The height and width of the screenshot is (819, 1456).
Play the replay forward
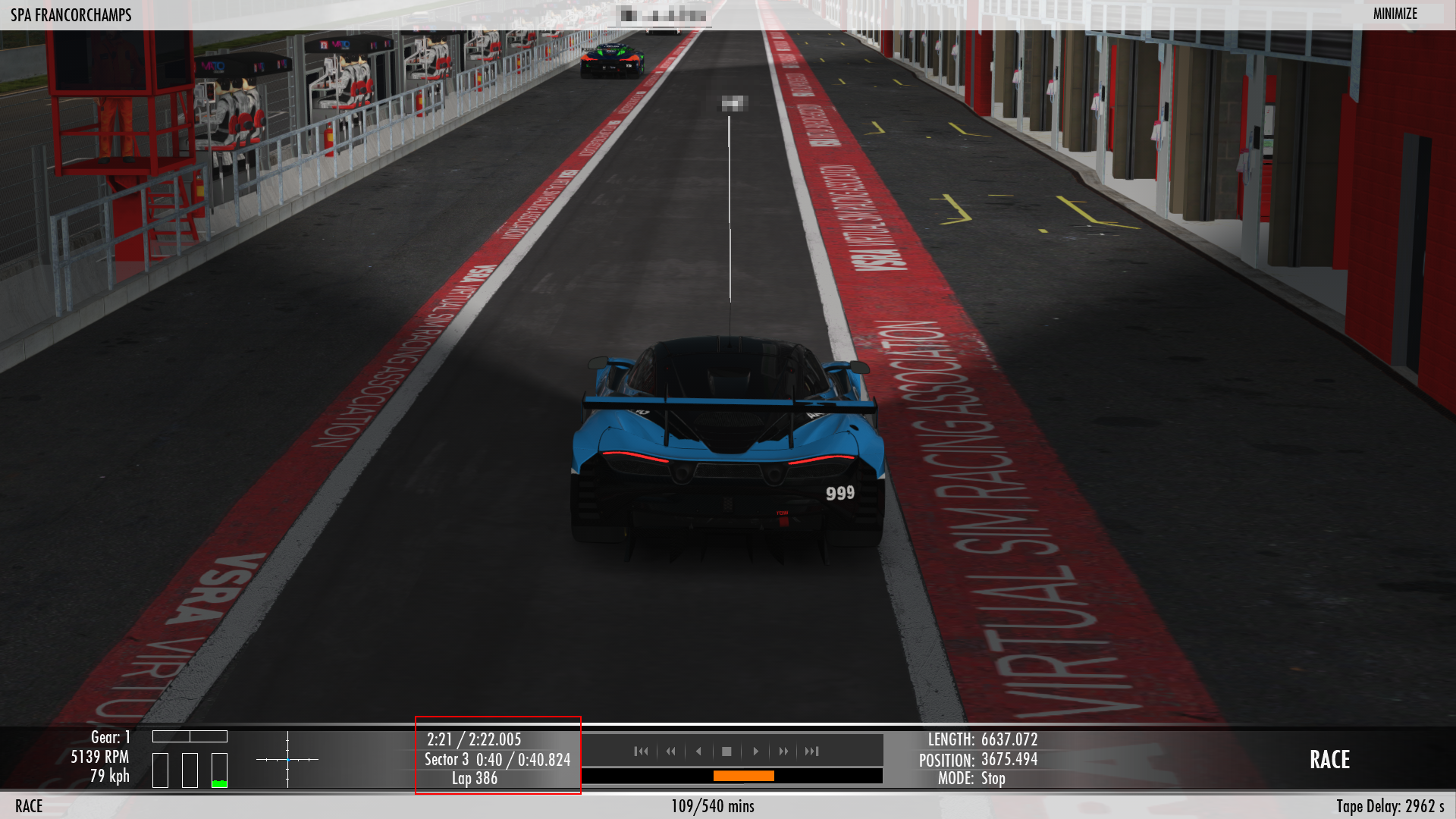(755, 752)
